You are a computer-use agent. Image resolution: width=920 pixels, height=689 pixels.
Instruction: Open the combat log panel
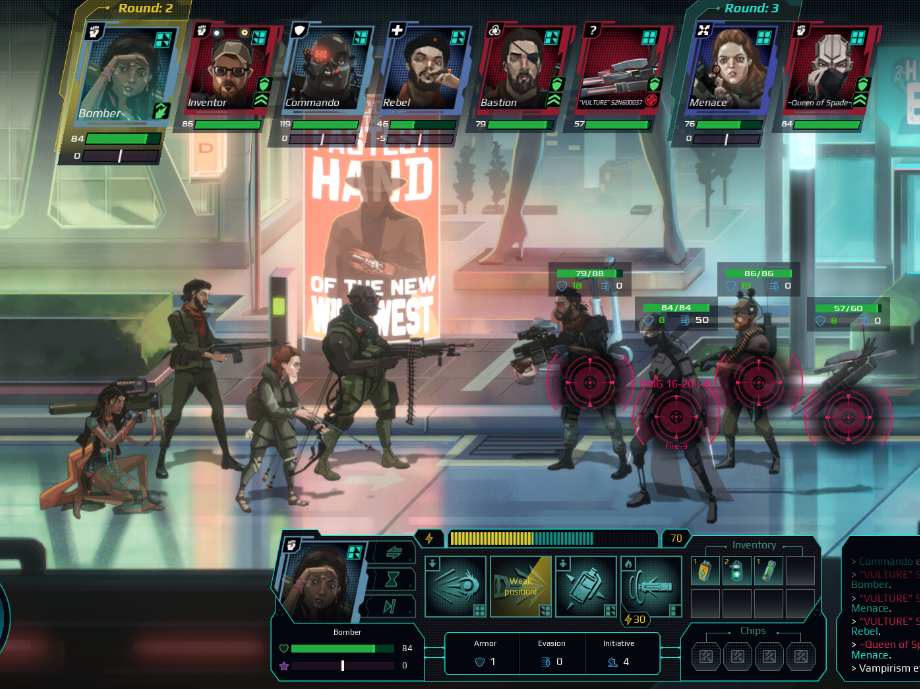[882, 612]
